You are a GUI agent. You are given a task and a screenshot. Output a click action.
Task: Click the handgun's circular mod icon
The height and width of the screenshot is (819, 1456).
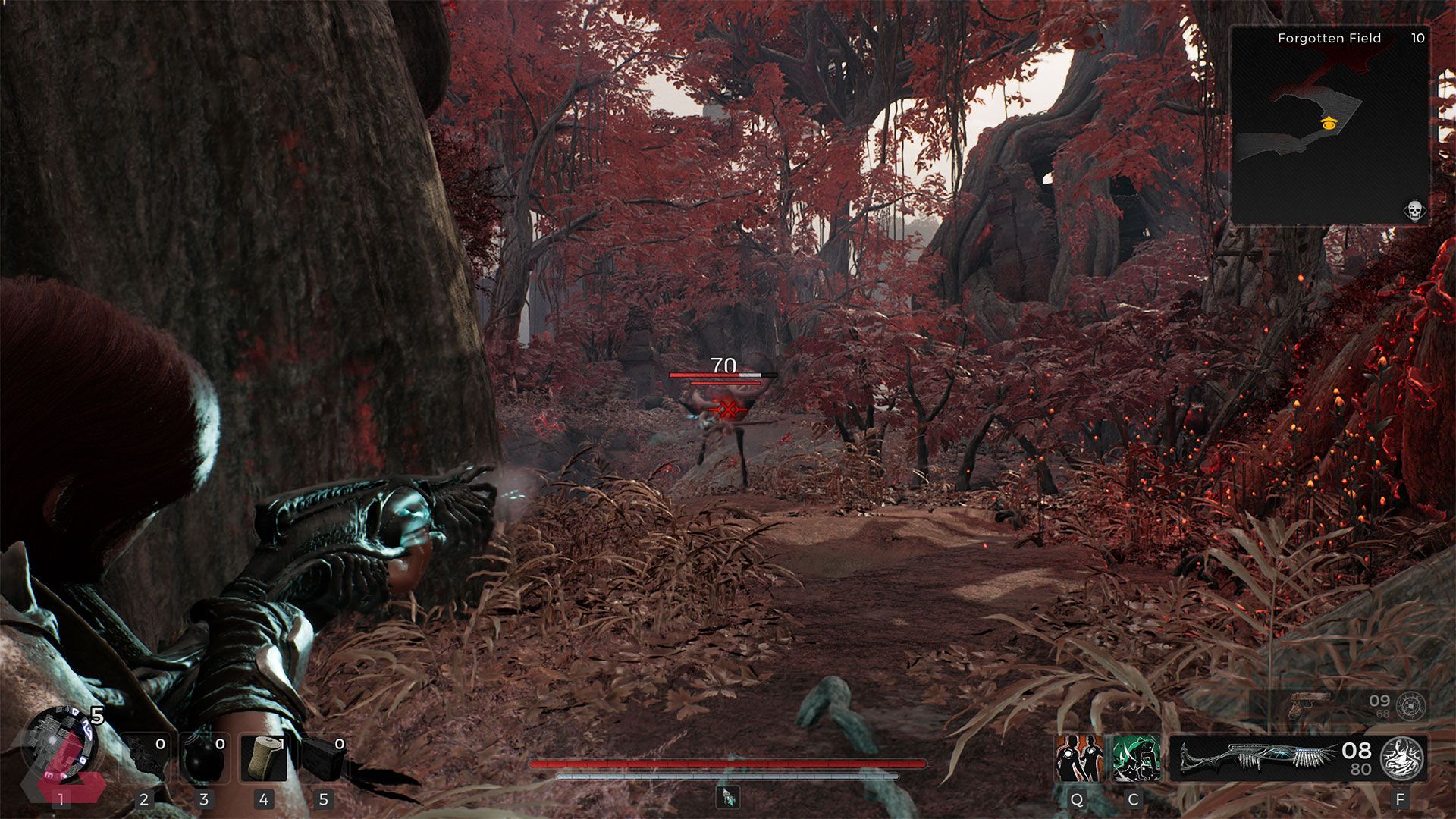coord(1410,706)
